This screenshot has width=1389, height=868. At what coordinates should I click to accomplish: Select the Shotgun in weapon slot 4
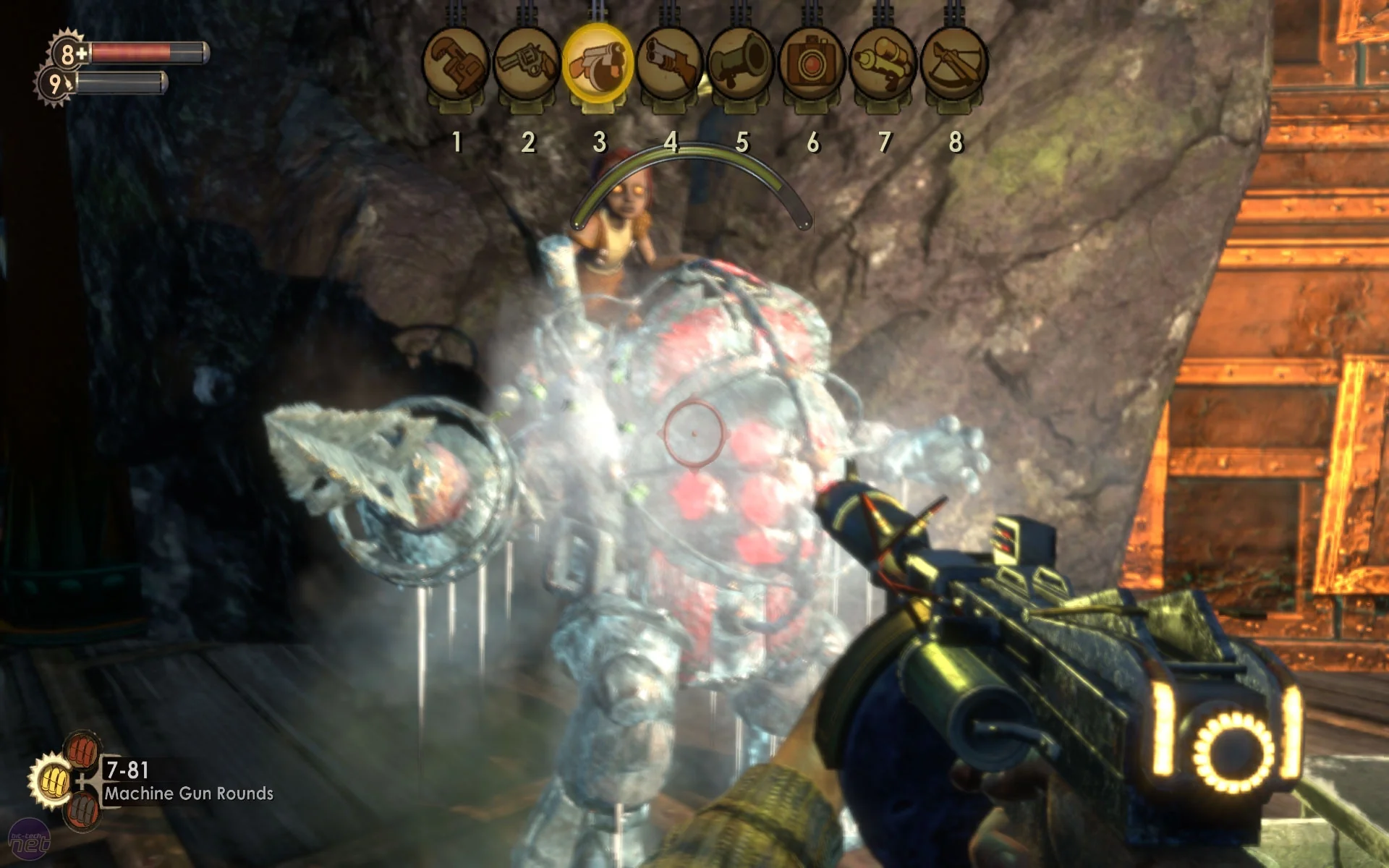(x=669, y=61)
